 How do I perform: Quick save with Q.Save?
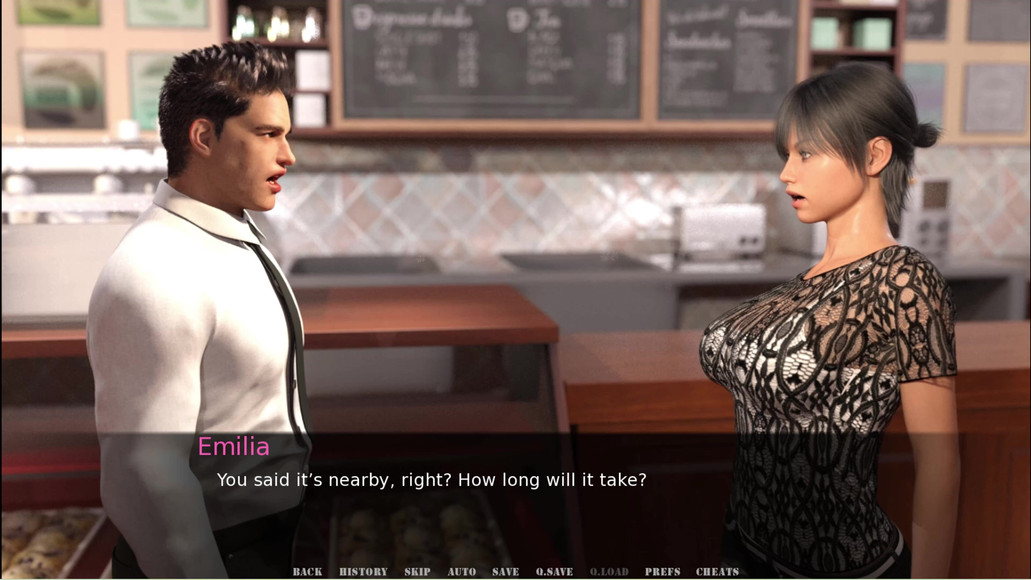[x=554, y=572]
